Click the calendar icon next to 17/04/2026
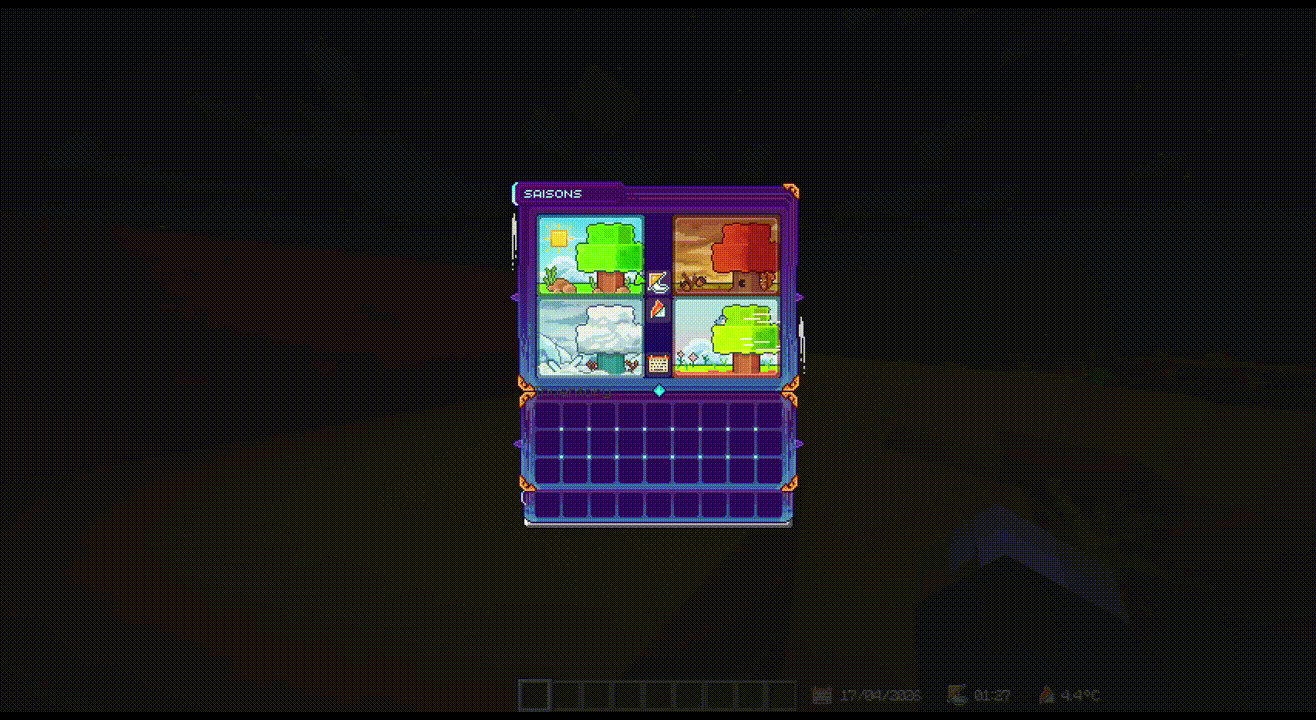 coord(821,695)
